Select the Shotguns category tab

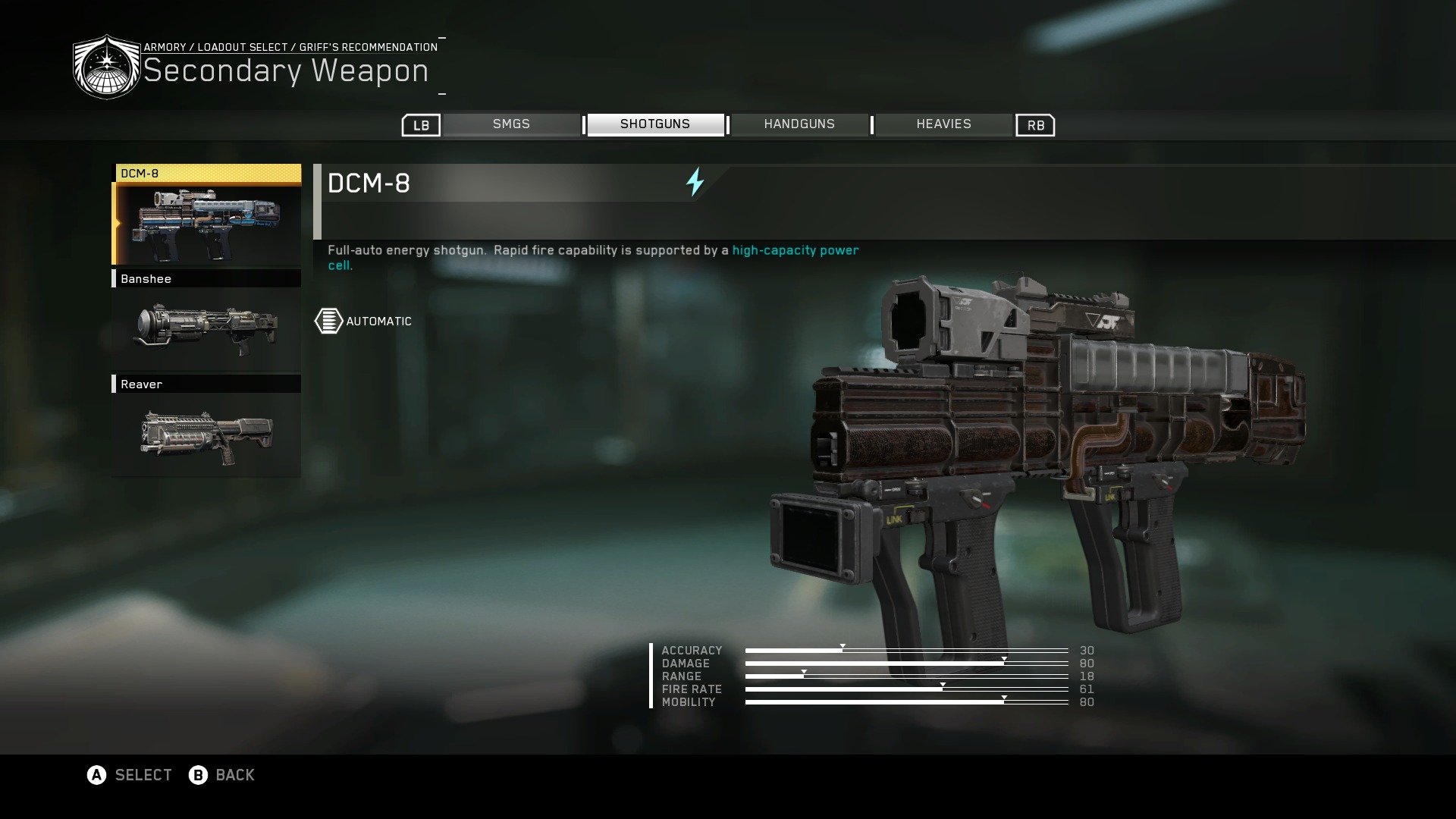pyautogui.click(x=655, y=124)
